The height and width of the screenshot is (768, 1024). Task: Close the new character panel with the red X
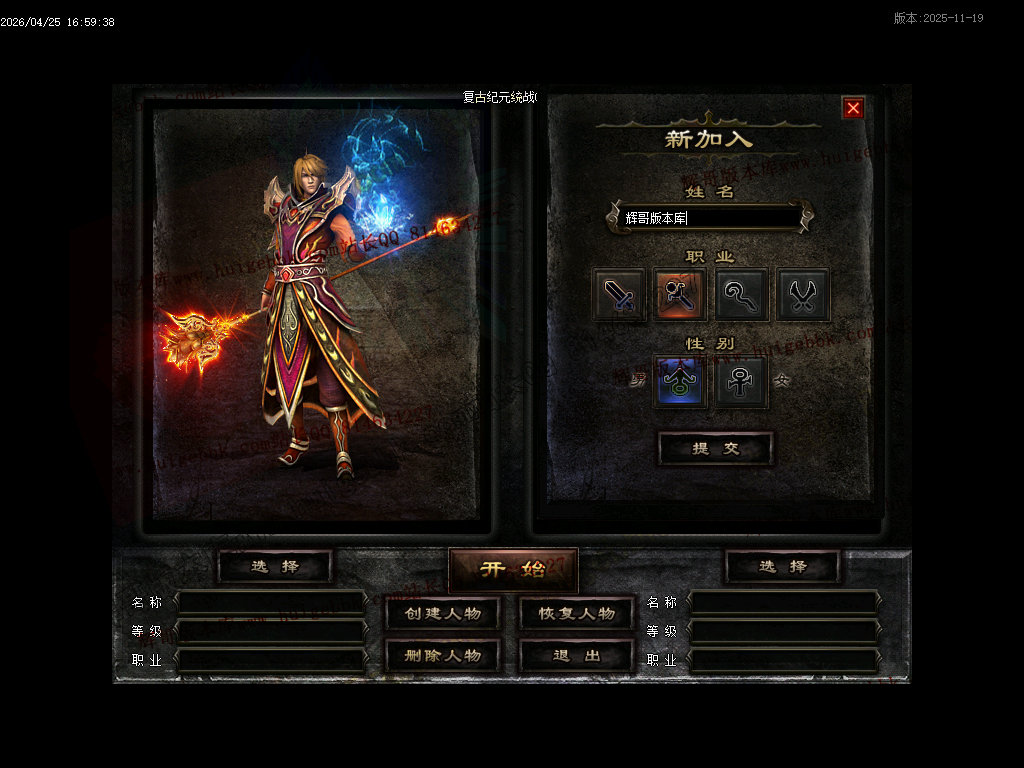pyautogui.click(x=853, y=108)
